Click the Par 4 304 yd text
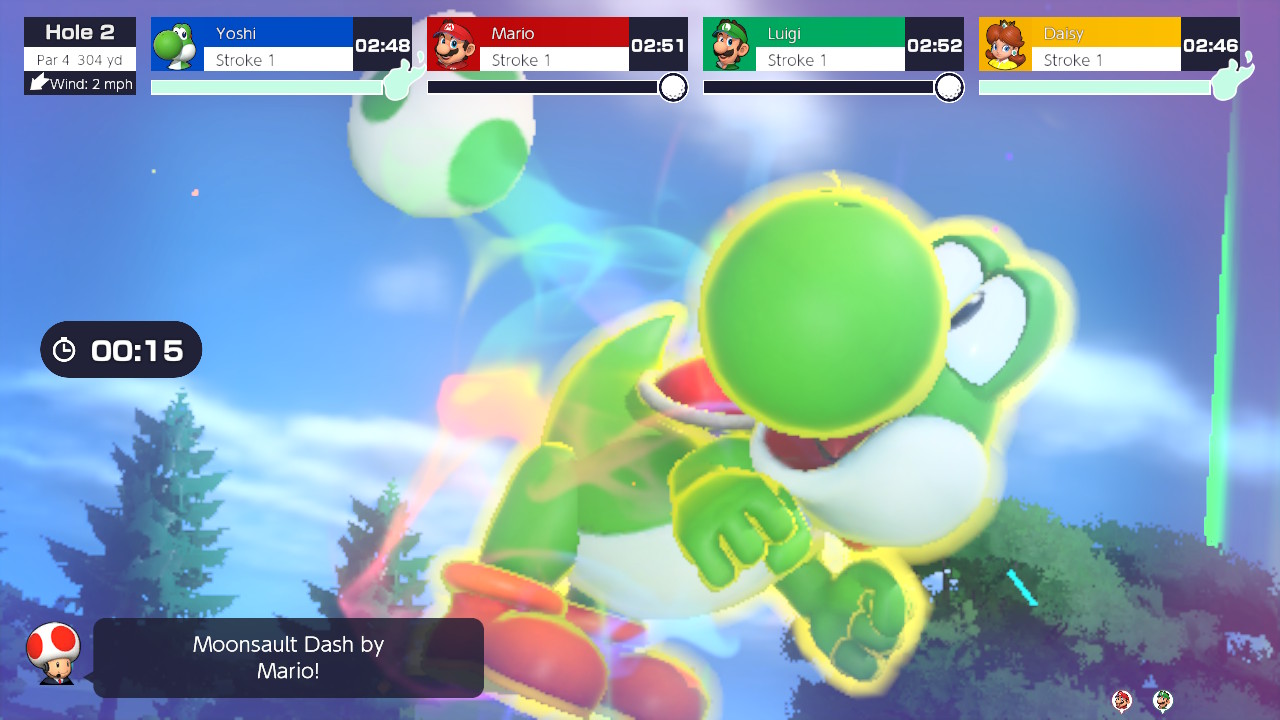The height and width of the screenshot is (720, 1280). pos(78,58)
